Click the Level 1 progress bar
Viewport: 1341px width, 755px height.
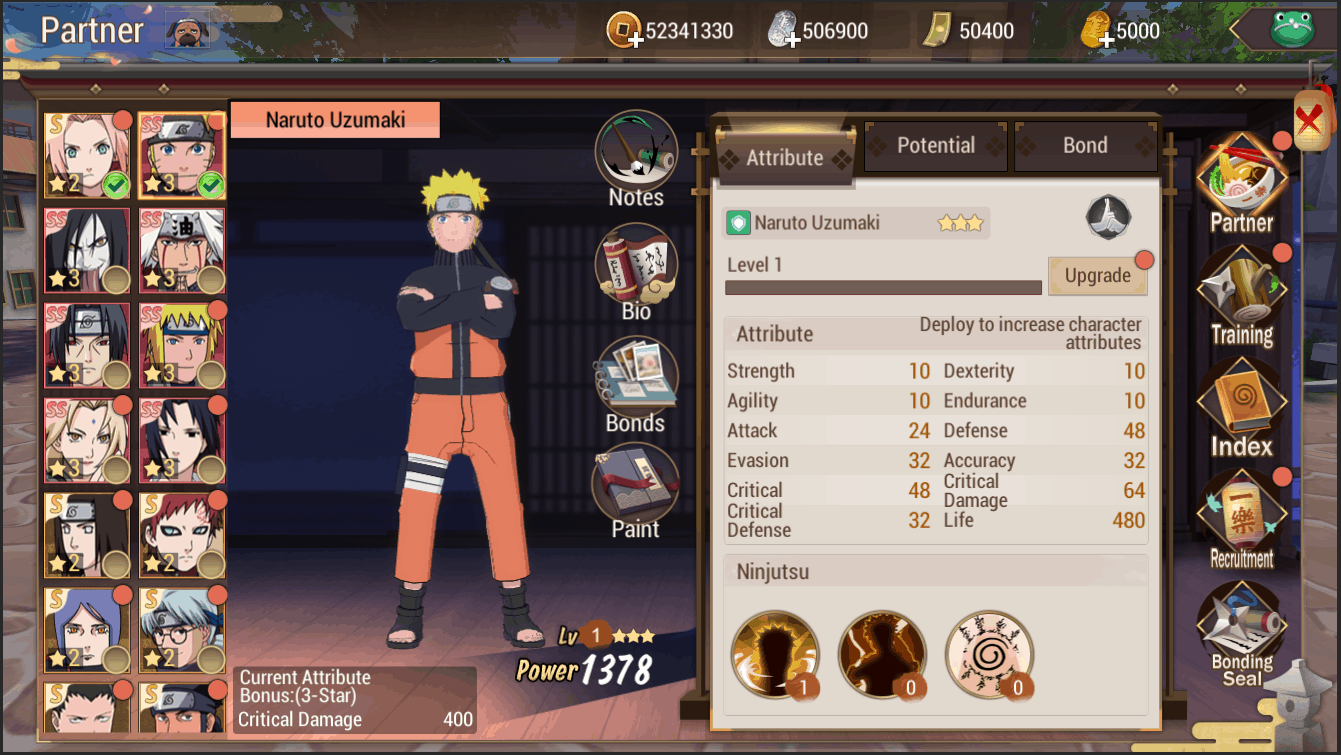click(882, 287)
